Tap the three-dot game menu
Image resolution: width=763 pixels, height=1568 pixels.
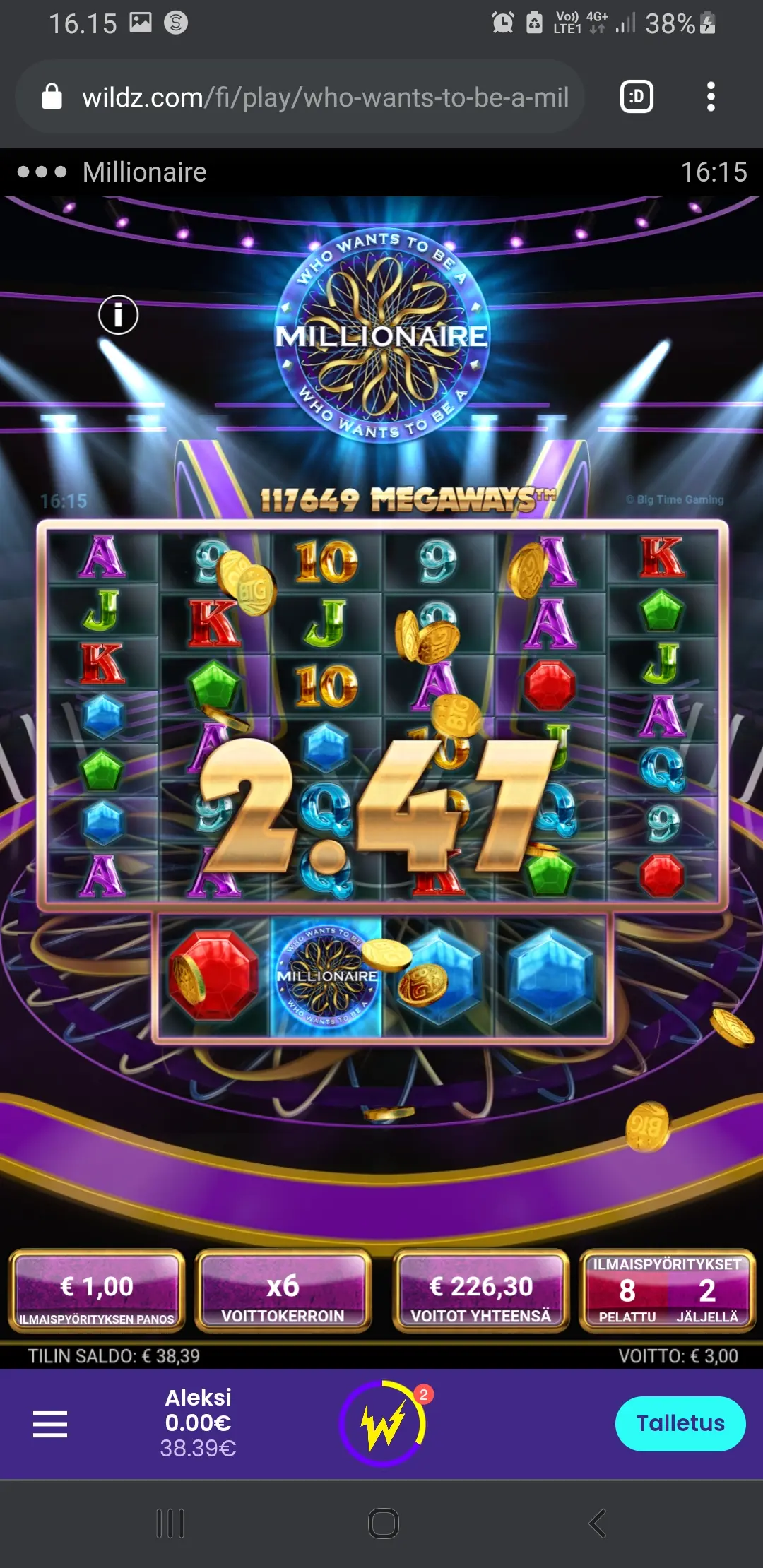pos(42,172)
